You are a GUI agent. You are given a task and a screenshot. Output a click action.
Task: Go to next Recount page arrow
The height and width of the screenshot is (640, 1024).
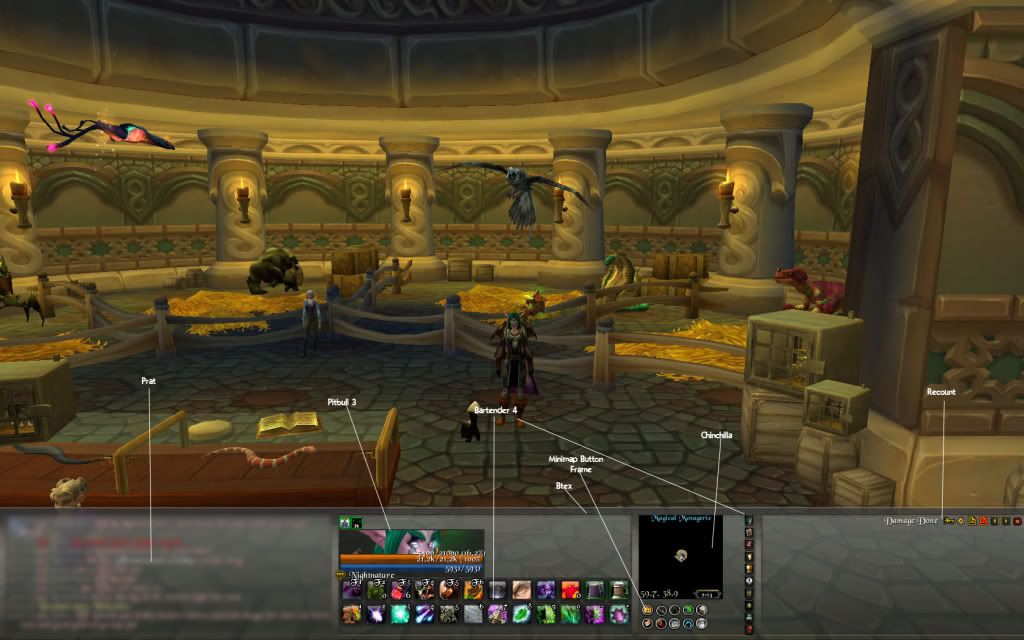point(1006,521)
